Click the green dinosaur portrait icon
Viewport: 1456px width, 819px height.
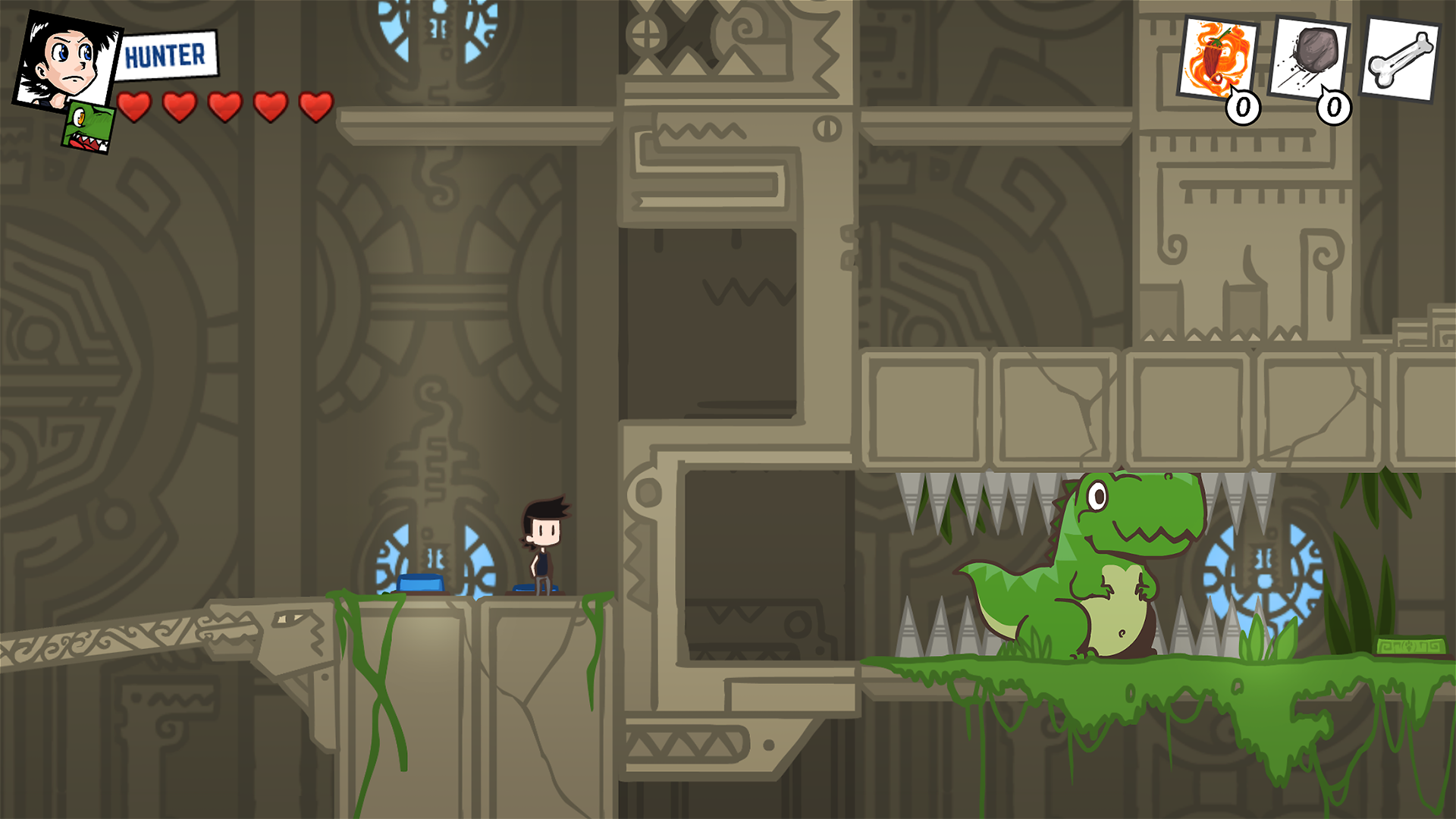(x=87, y=127)
